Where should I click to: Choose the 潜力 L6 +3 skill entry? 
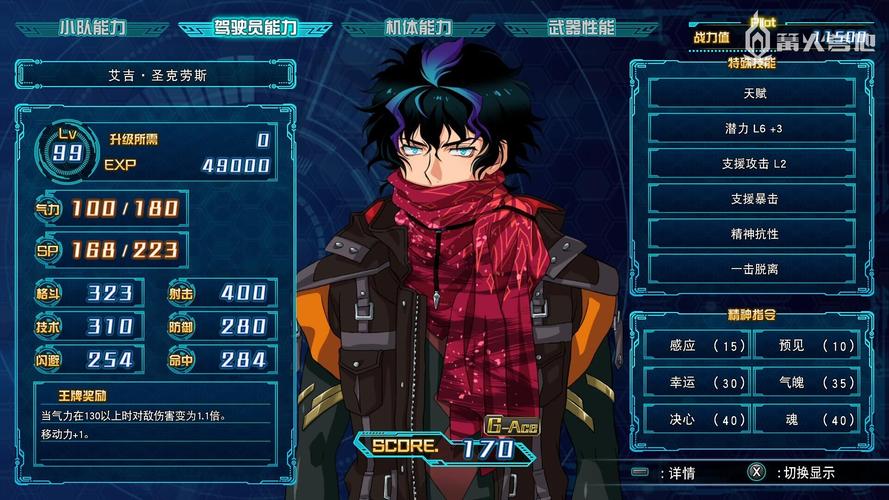752,128
